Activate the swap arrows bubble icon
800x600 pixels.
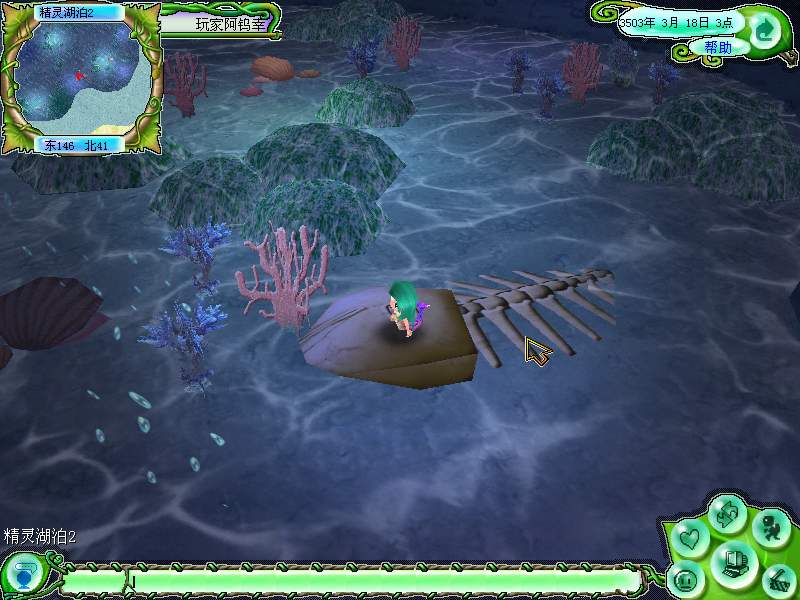coord(728,515)
